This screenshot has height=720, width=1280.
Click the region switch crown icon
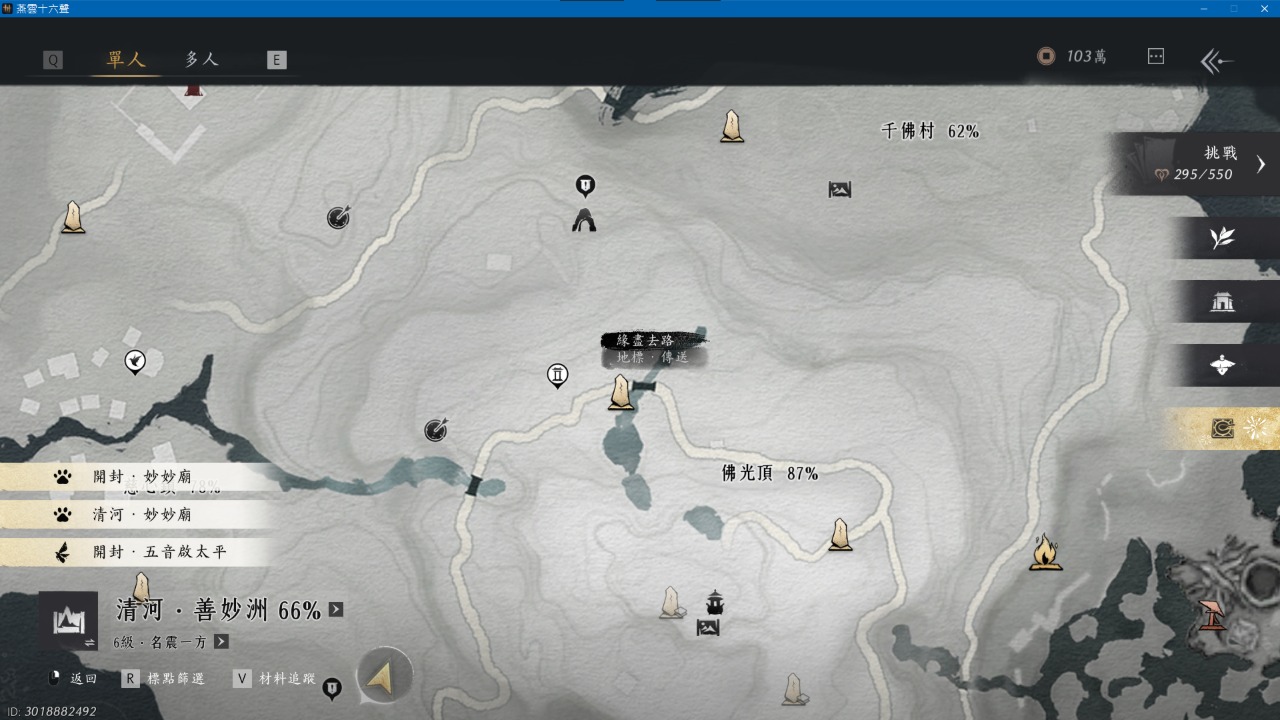pos(68,622)
